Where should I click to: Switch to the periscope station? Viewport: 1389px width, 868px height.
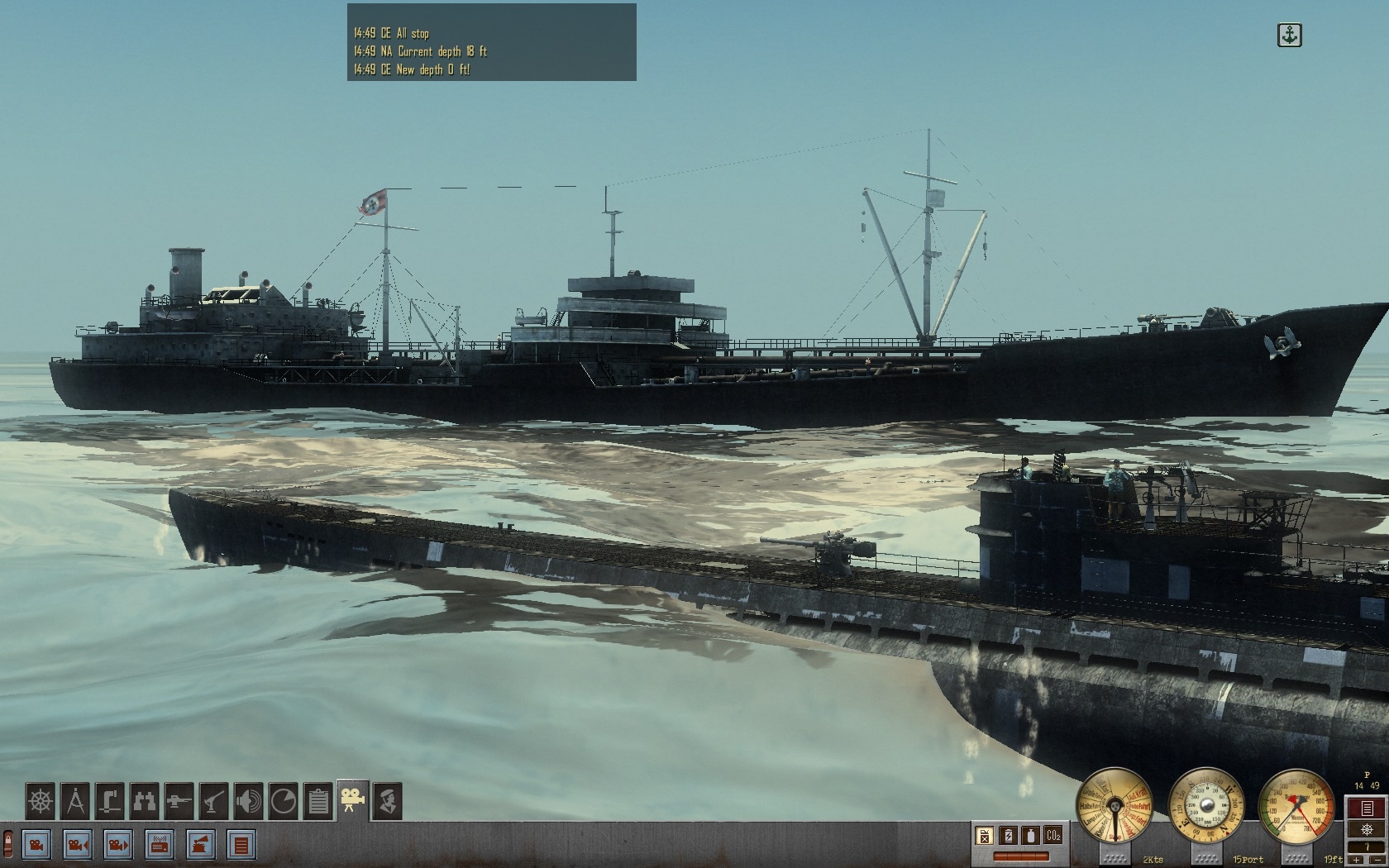[110, 801]
